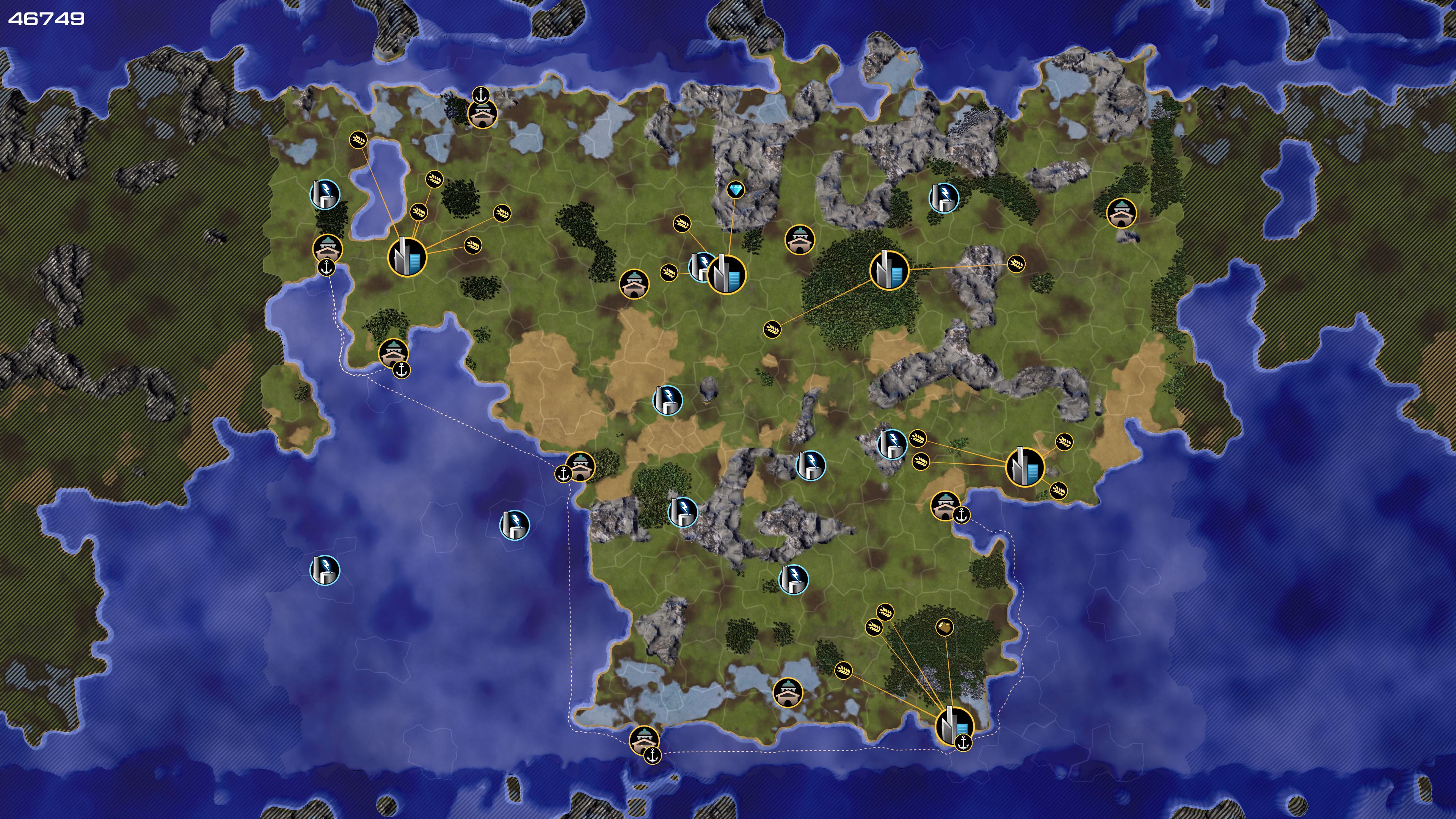Select the blue diamond resource marker
Image resolution: width=1456 pixels, height=819 pixels.
pyautogui.click(x=735, y=190)
